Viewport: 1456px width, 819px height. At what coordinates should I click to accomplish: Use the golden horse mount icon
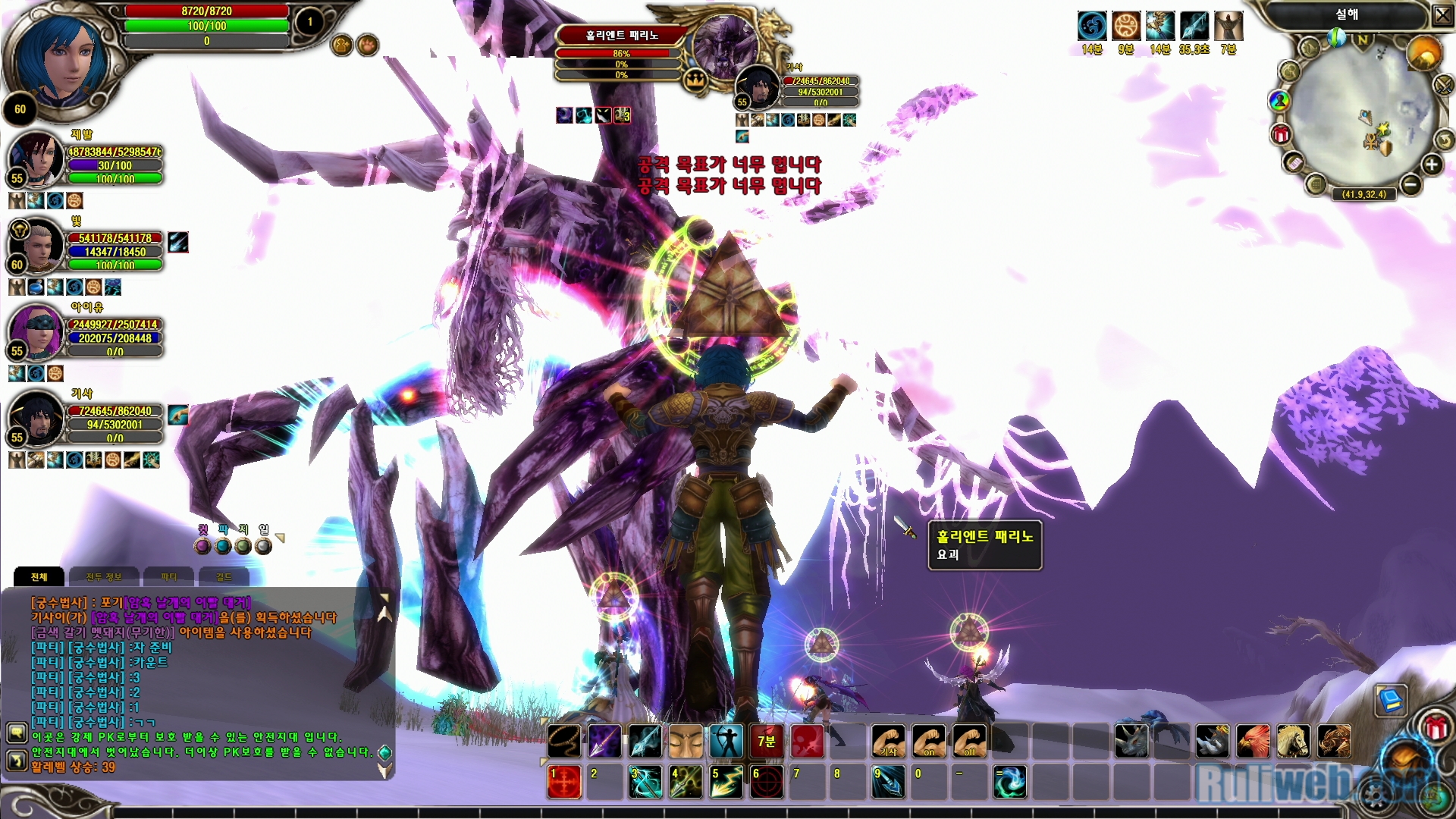click(1293, 741)
